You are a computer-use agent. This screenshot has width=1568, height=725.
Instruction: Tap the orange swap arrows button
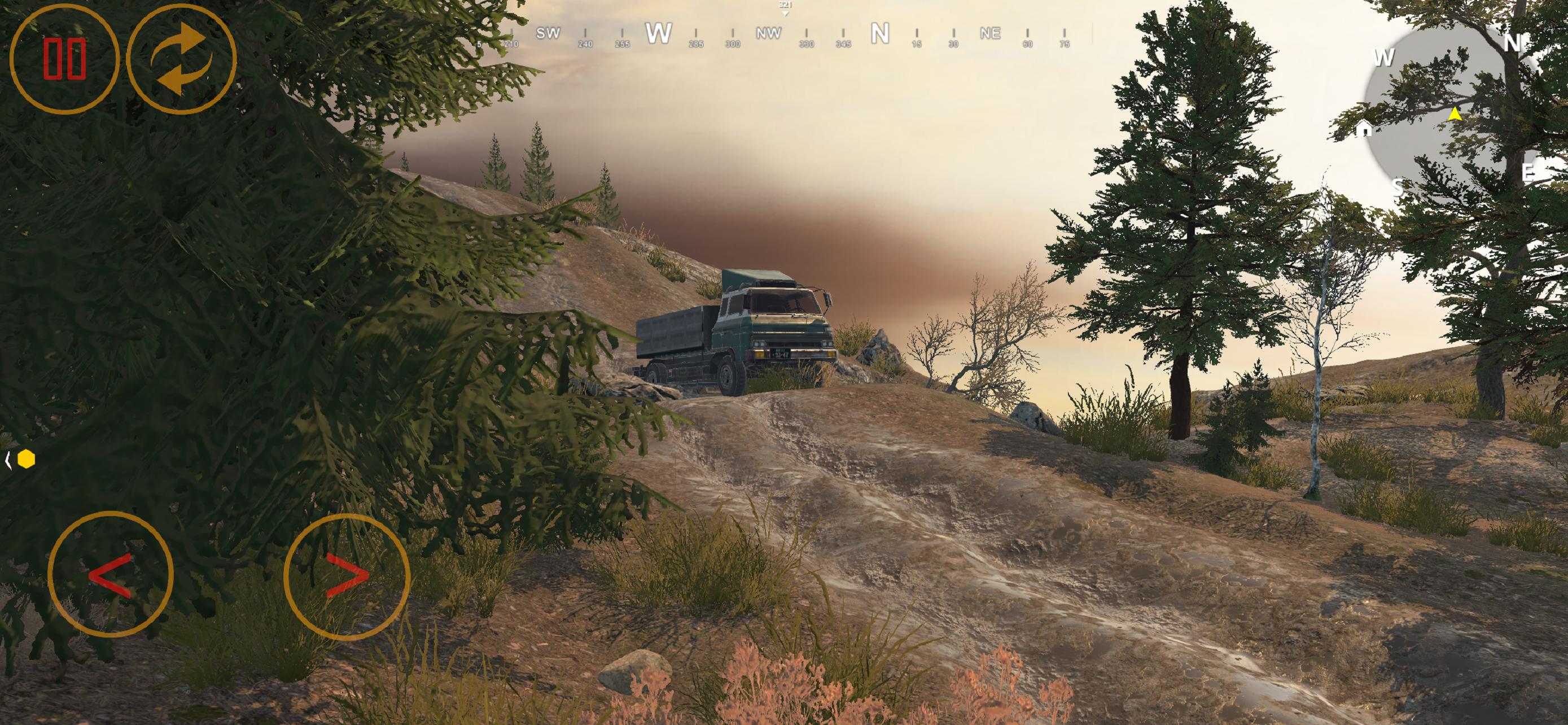point(181,59)
